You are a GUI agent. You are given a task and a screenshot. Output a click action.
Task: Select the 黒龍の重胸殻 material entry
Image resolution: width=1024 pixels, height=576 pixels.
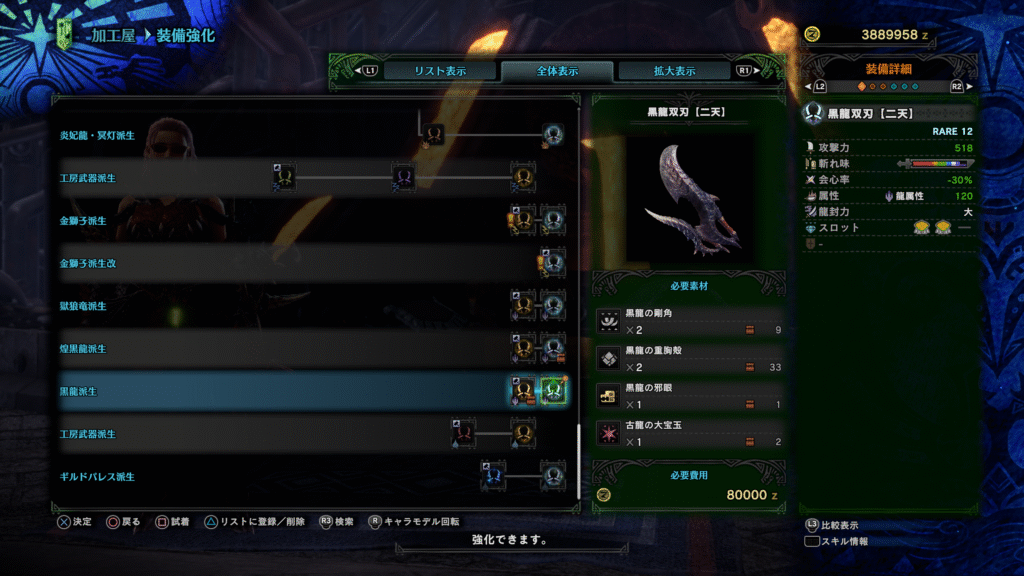tap(690, 358)
